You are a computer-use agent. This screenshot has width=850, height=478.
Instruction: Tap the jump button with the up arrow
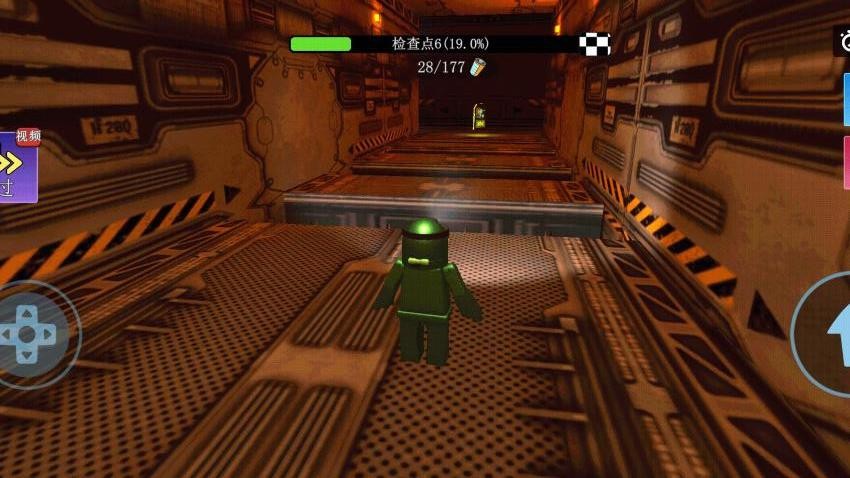(x=830, y=332)
